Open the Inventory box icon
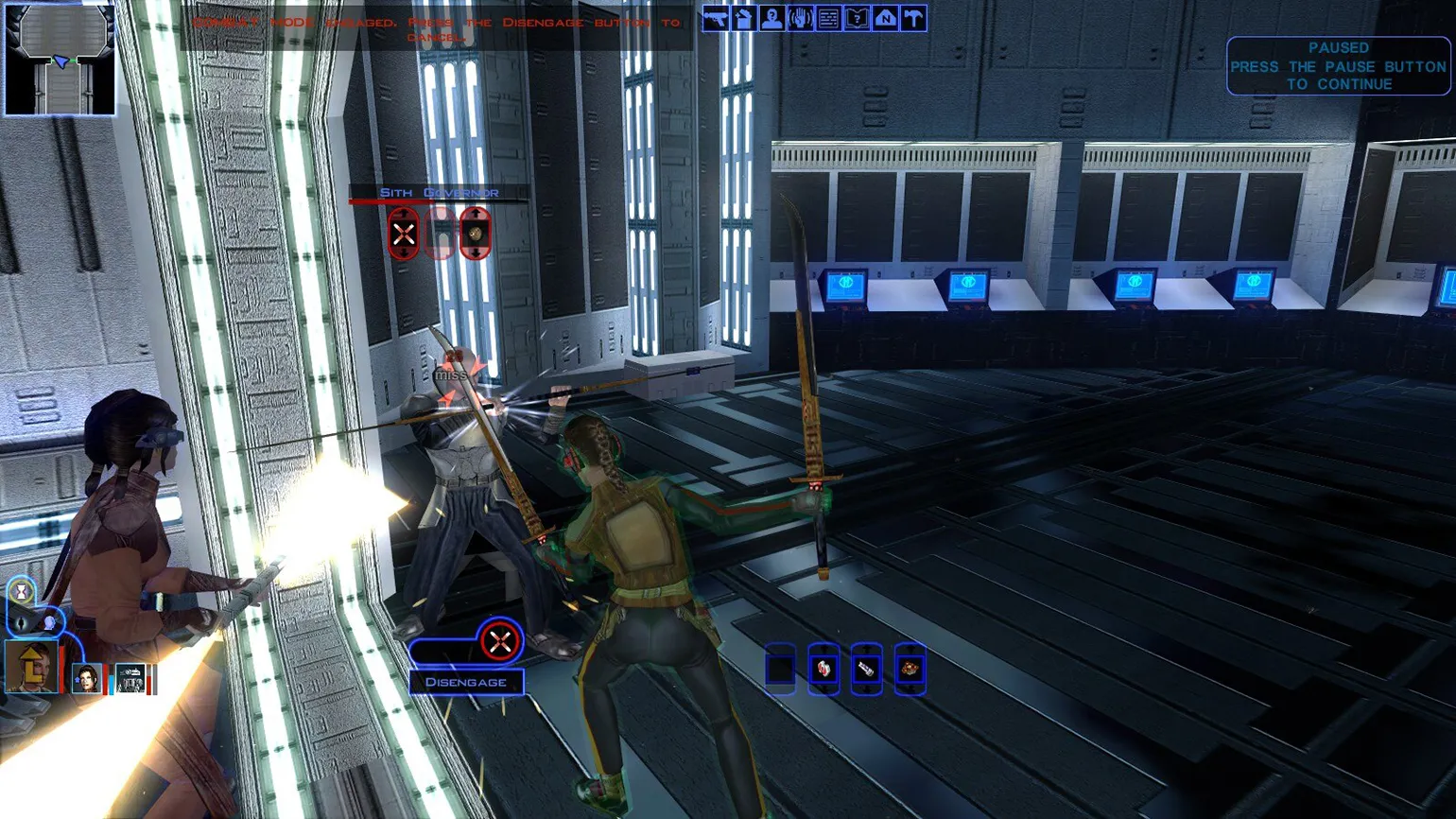 coord(744,19)
